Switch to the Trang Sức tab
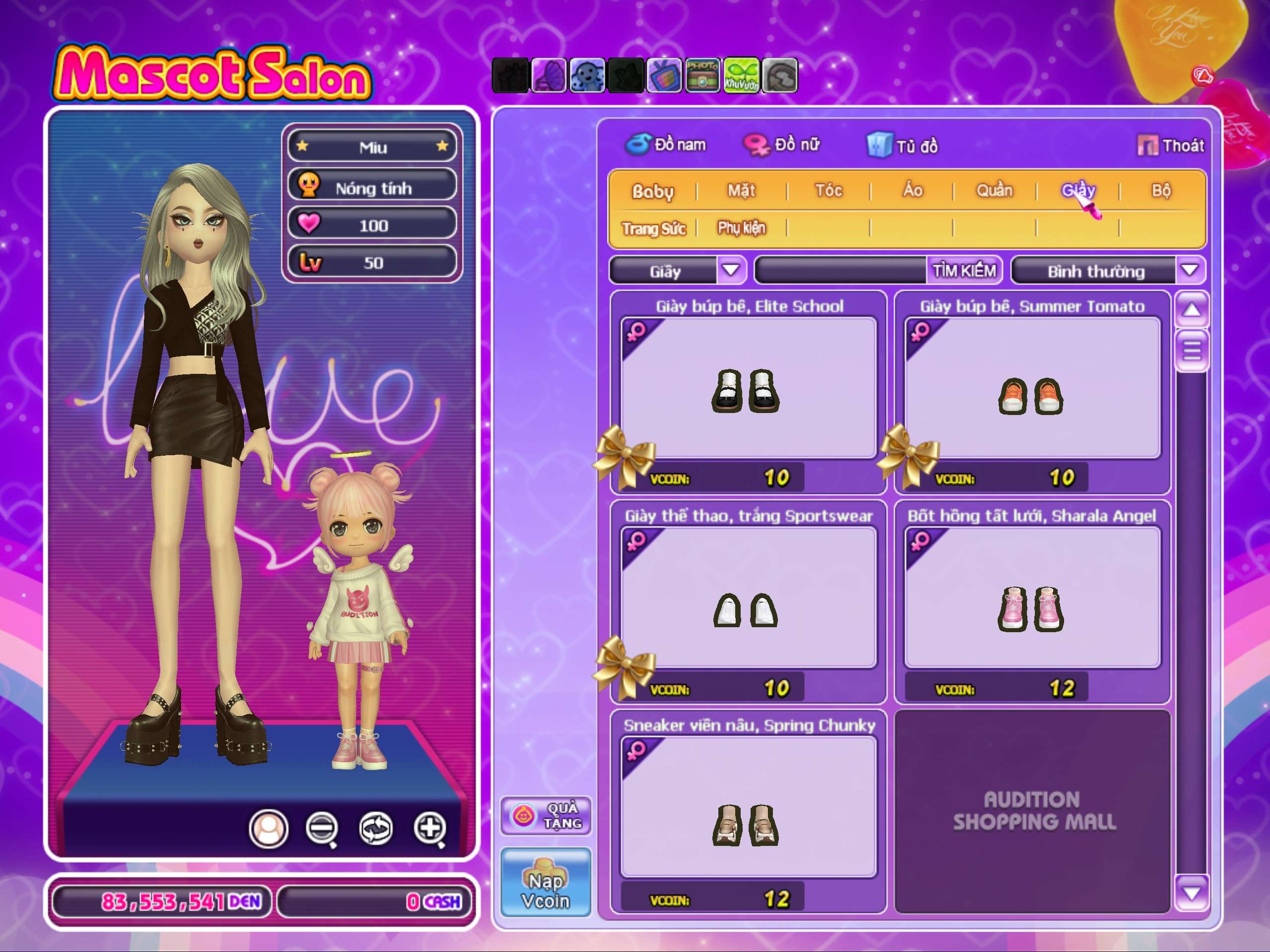Screen dimensions: 1270x952 [x=654, y=229]
